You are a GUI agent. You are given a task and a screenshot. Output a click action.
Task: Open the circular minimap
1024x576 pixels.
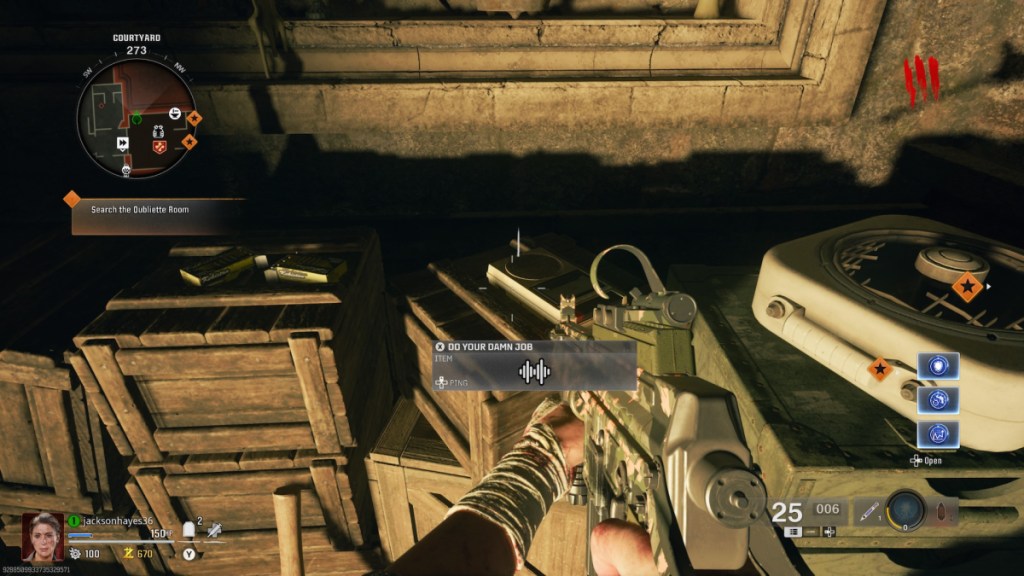click(136, 118)
